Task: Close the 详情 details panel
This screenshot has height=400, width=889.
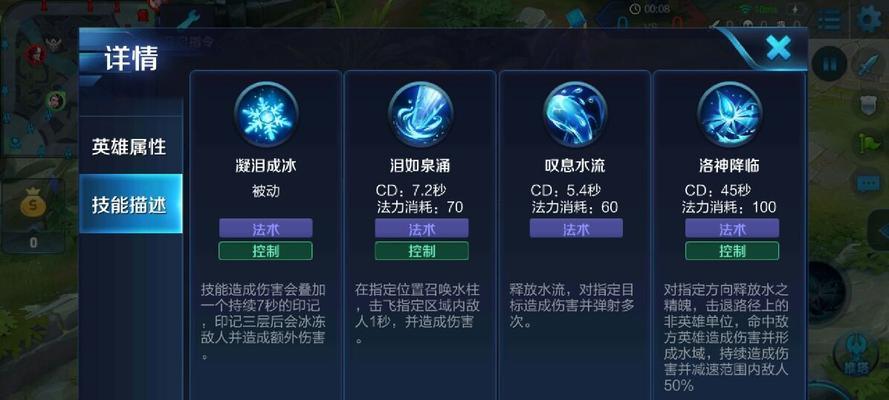Action: (x=777, y=47)
